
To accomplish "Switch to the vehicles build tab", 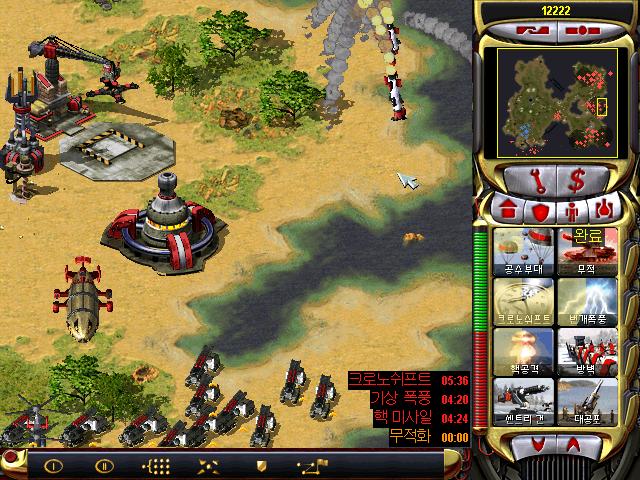I will (x=604, y=211).
